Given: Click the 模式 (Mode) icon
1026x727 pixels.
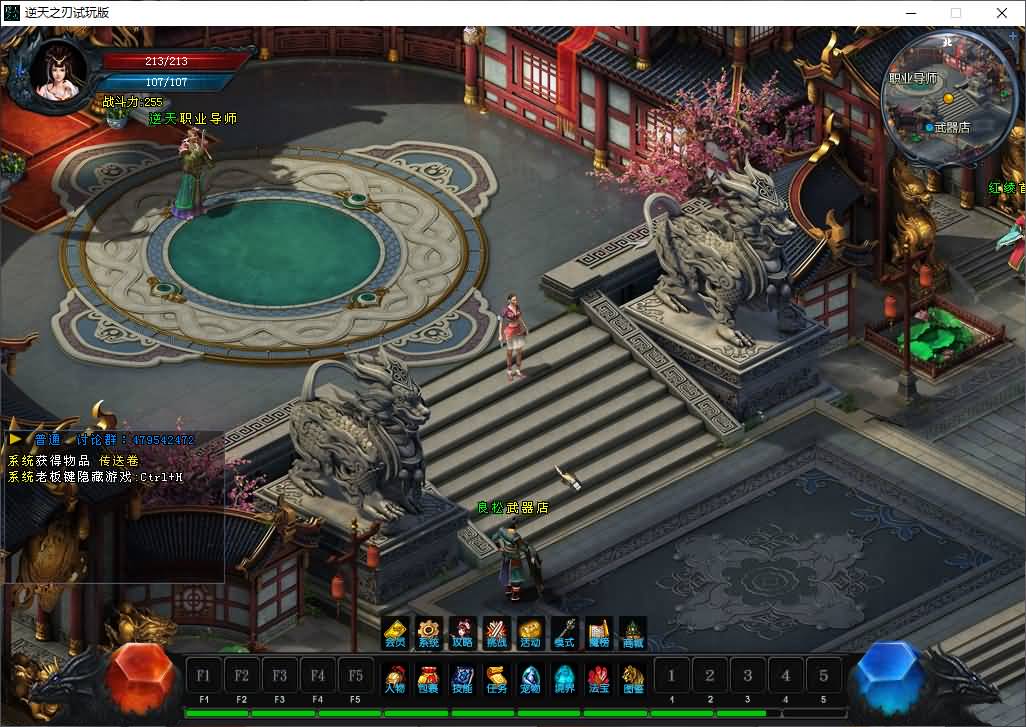Looking at the screenshot, I should point(564,632).
